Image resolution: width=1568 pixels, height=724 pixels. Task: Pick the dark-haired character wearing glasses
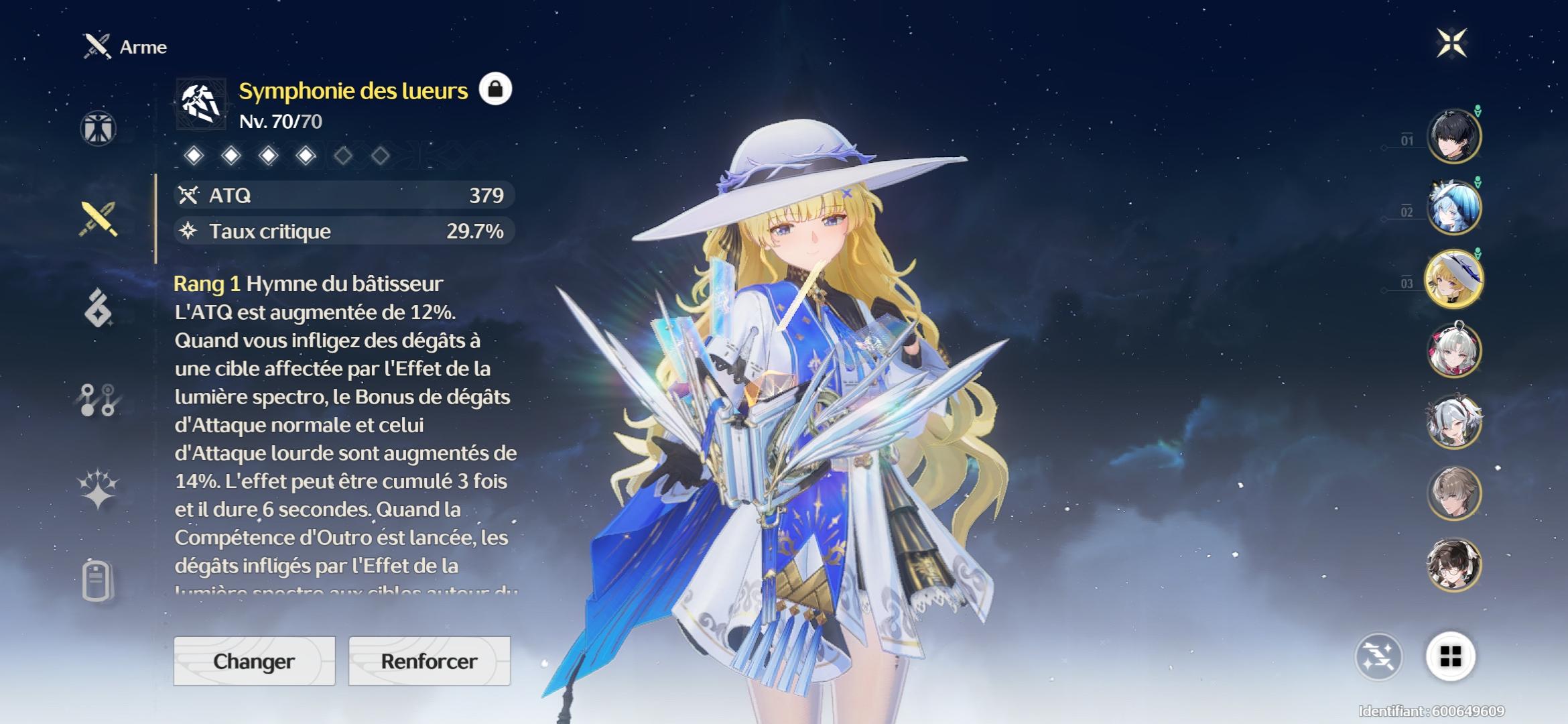(x=1453, y=565)
